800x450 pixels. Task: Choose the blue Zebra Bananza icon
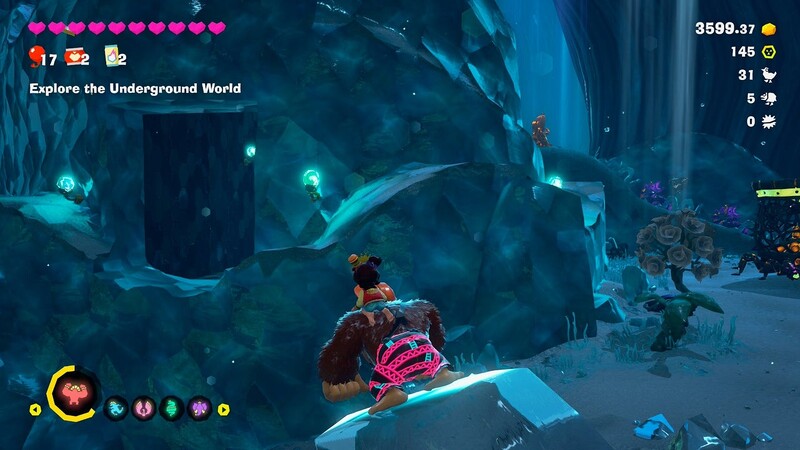116,408
